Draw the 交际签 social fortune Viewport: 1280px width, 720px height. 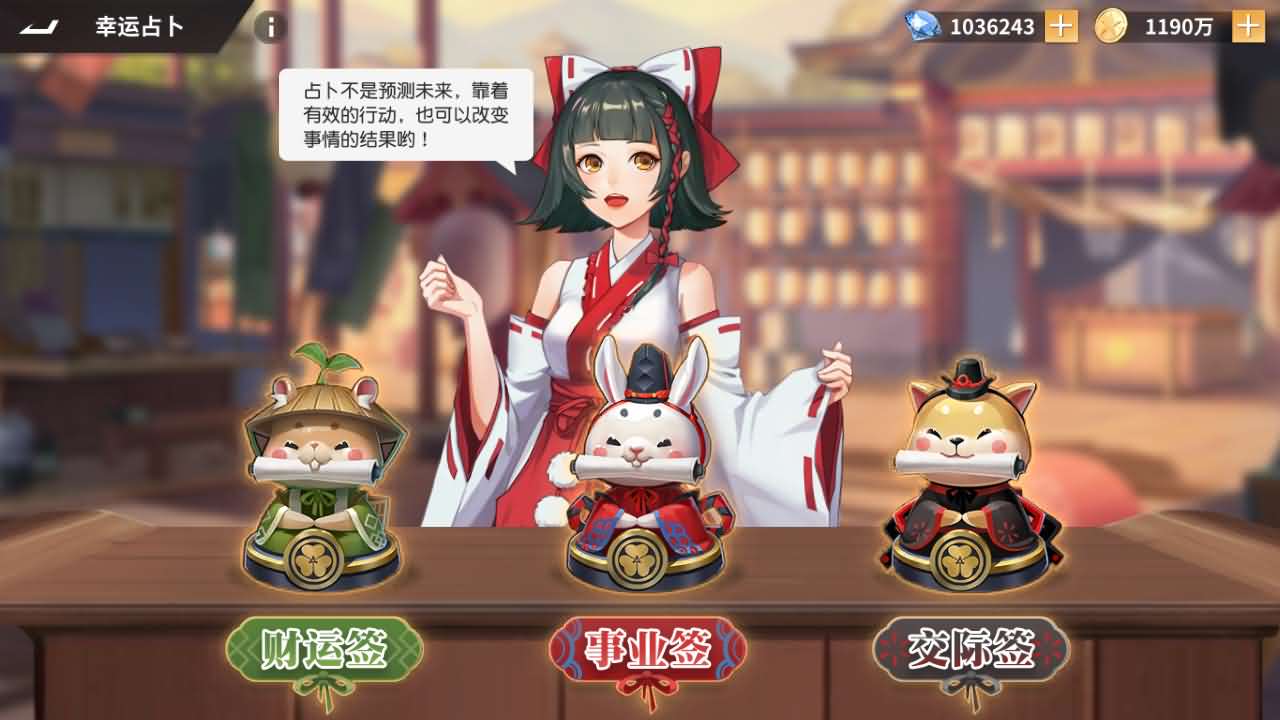point(974,647)
